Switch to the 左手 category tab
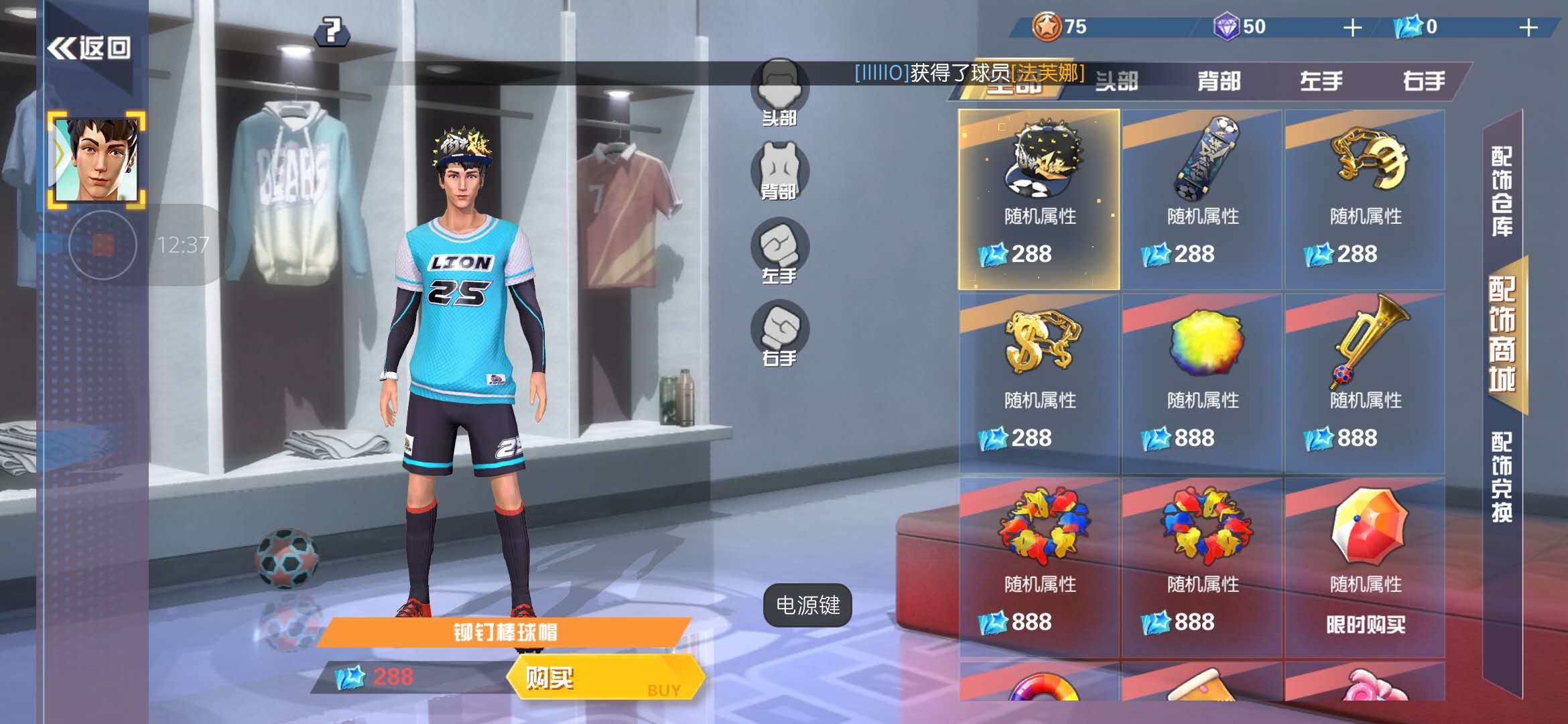 click(1321, 82)
